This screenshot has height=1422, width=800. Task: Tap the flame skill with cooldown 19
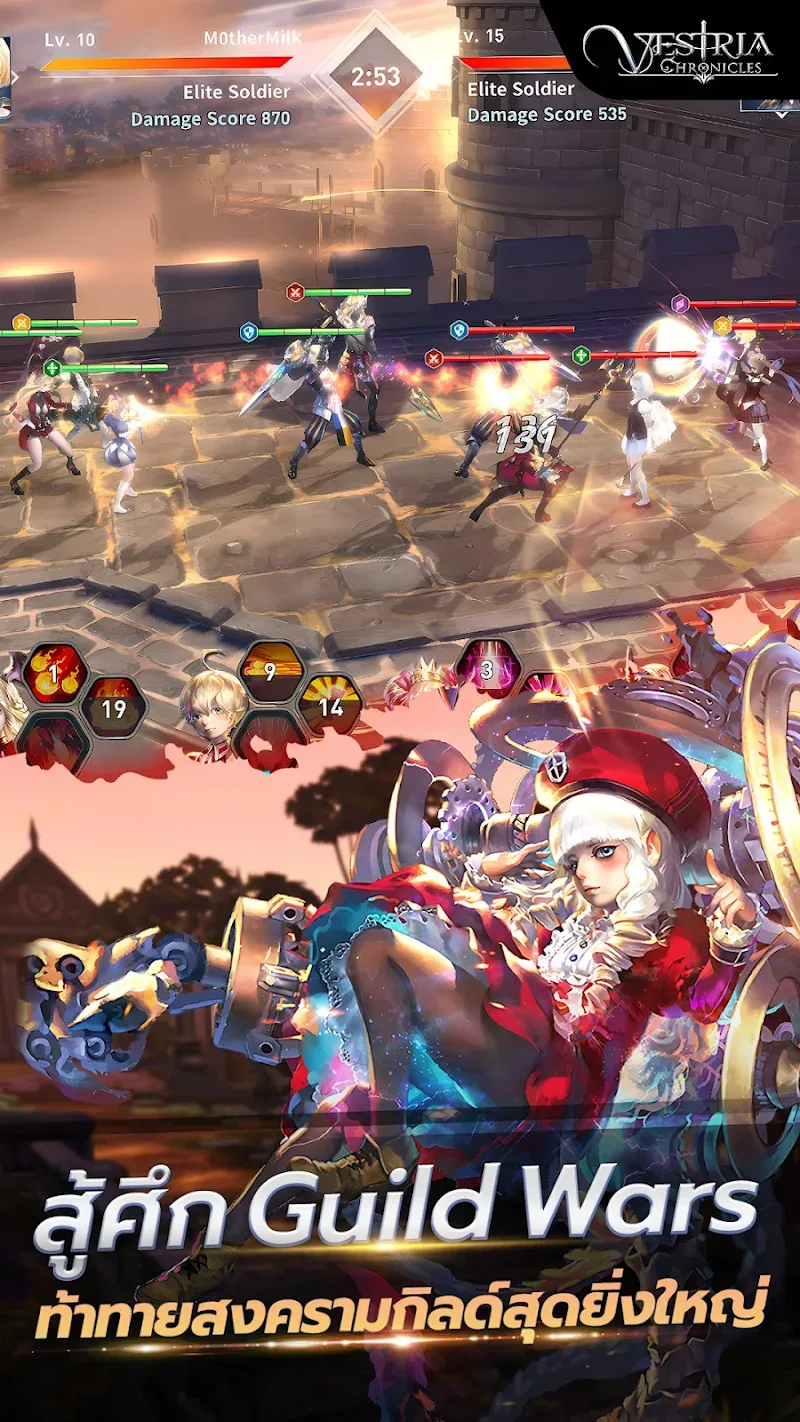114,708
